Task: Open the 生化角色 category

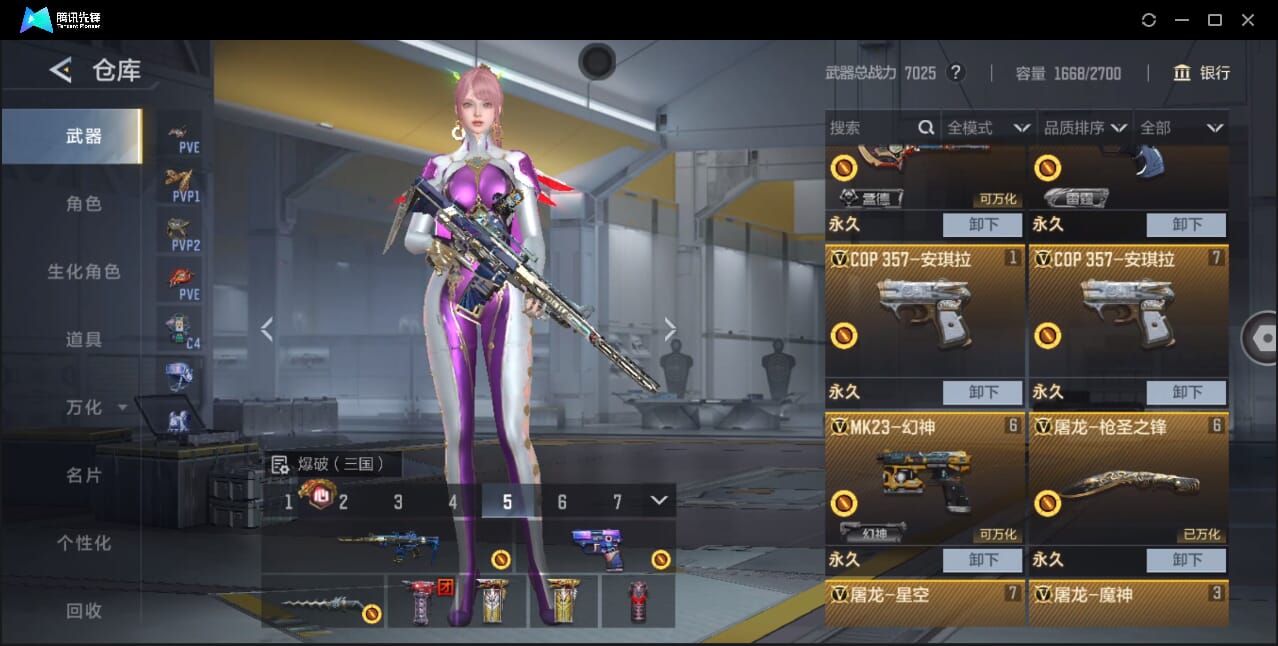Action: coord(84,272)
